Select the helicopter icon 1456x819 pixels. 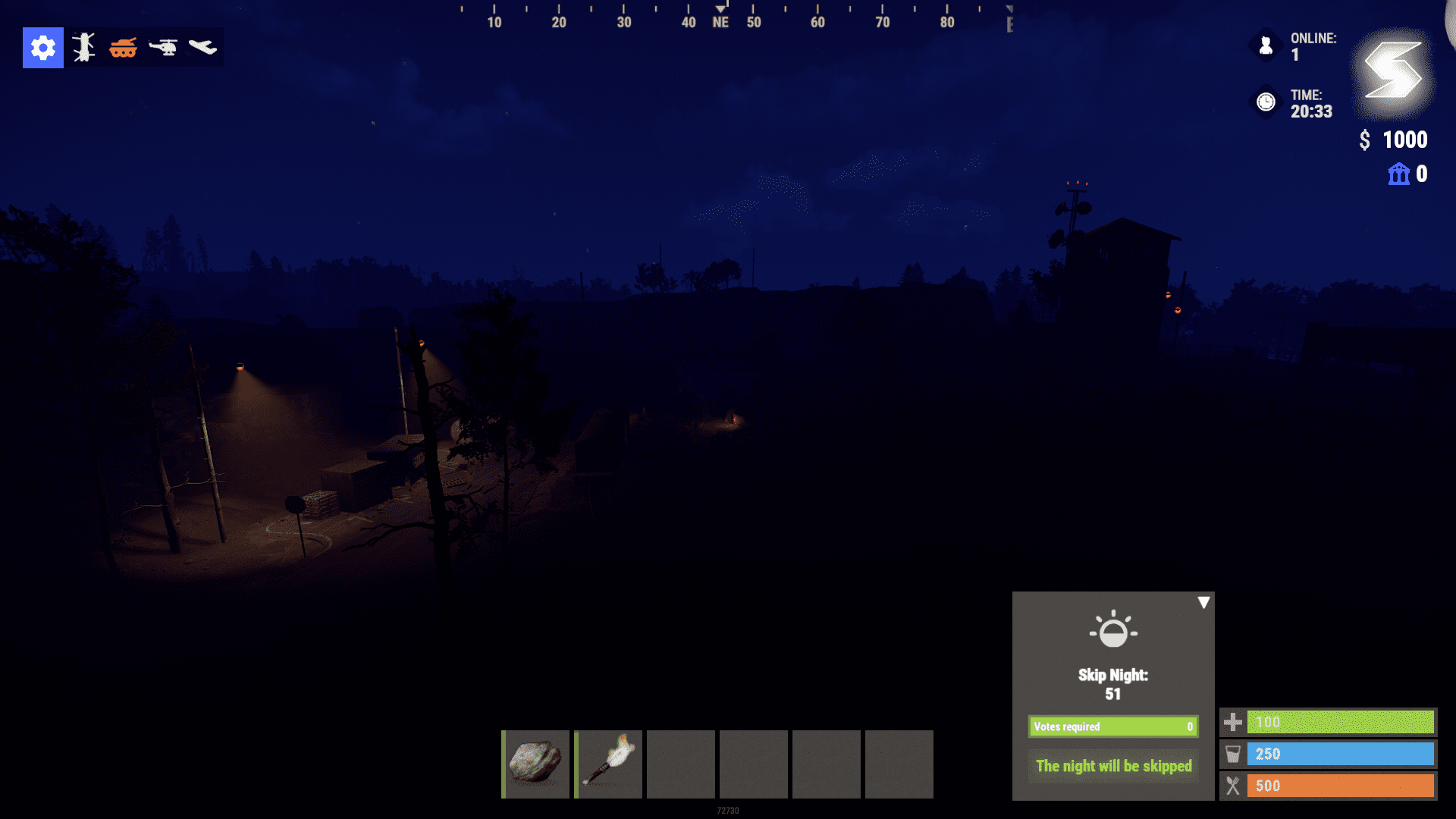coord(165,48)
